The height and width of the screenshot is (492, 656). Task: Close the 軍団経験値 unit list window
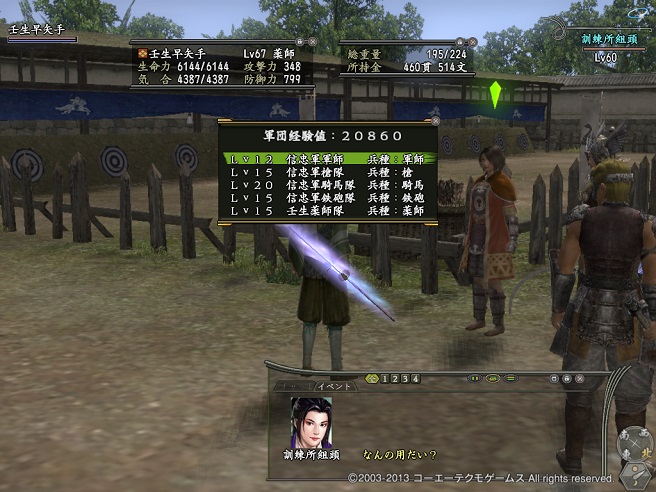click(x=434, y=123)
